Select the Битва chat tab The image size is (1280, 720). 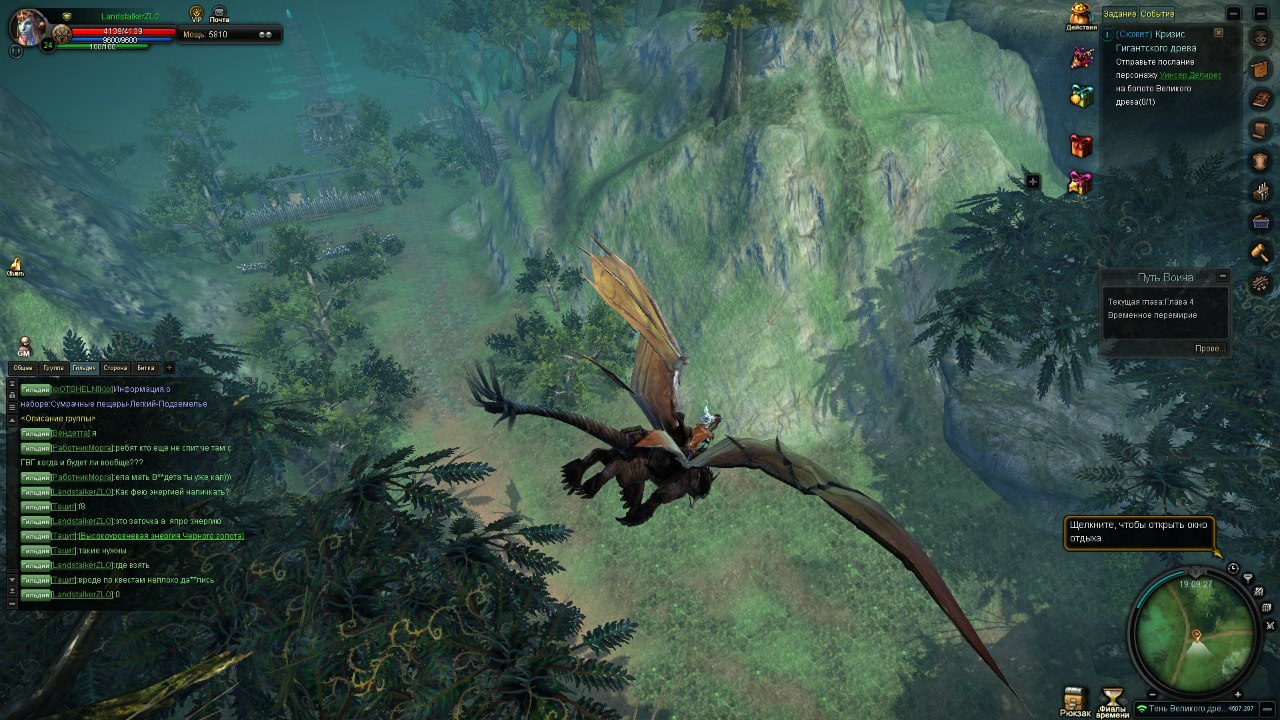point(146,368)
